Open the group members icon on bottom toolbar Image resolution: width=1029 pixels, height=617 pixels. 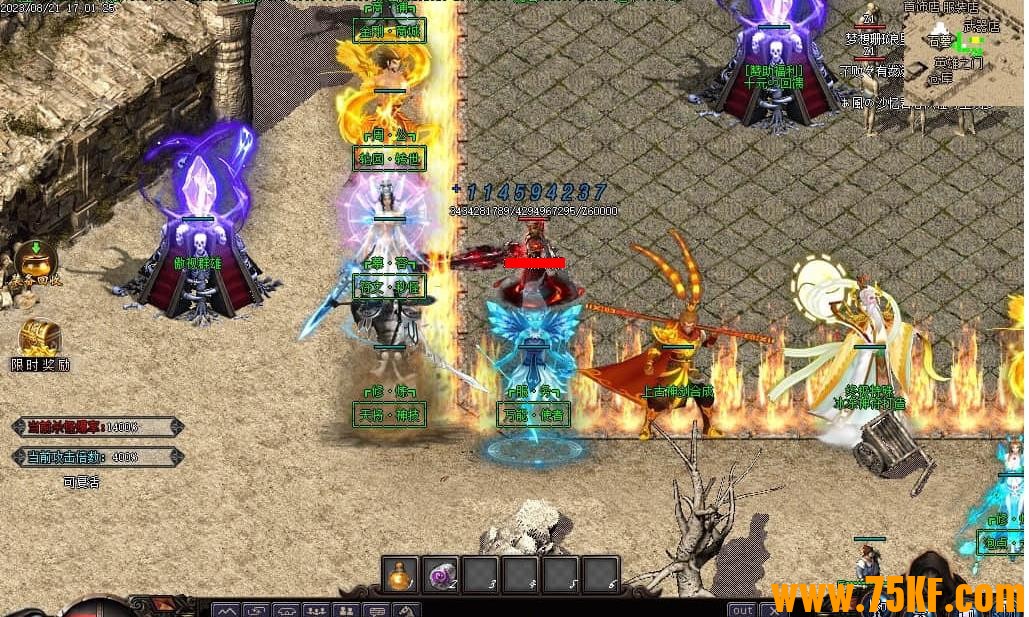point(318,610)
